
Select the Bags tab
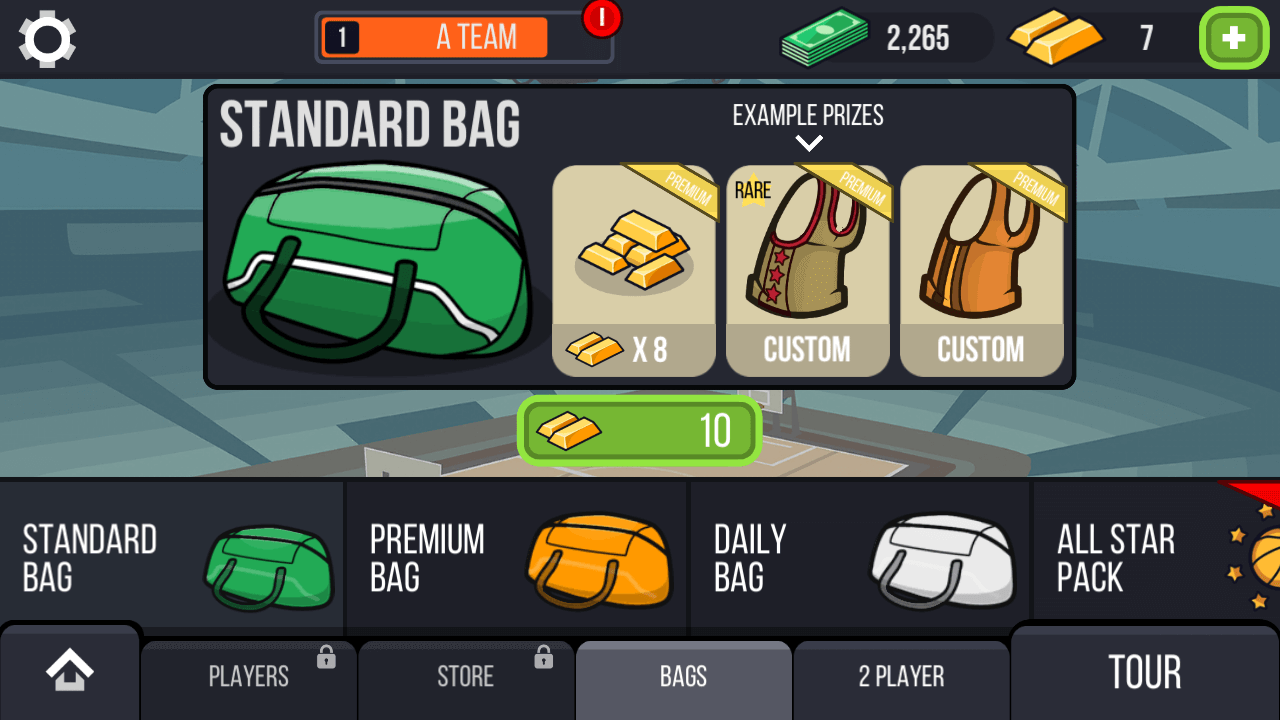click(684, 677)
